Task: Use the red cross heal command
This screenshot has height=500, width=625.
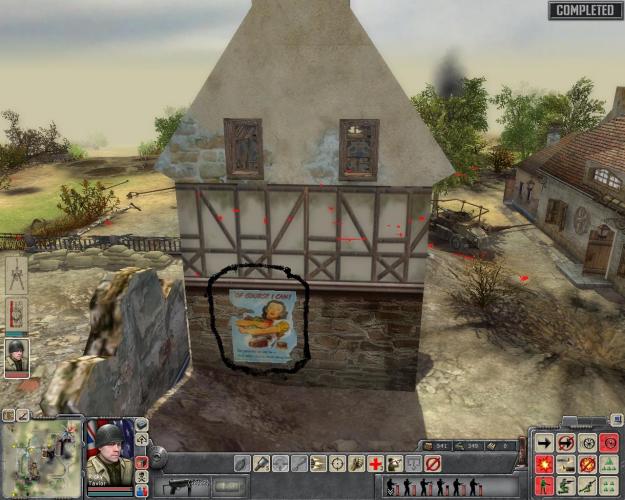Action: [x=375, y=463]
